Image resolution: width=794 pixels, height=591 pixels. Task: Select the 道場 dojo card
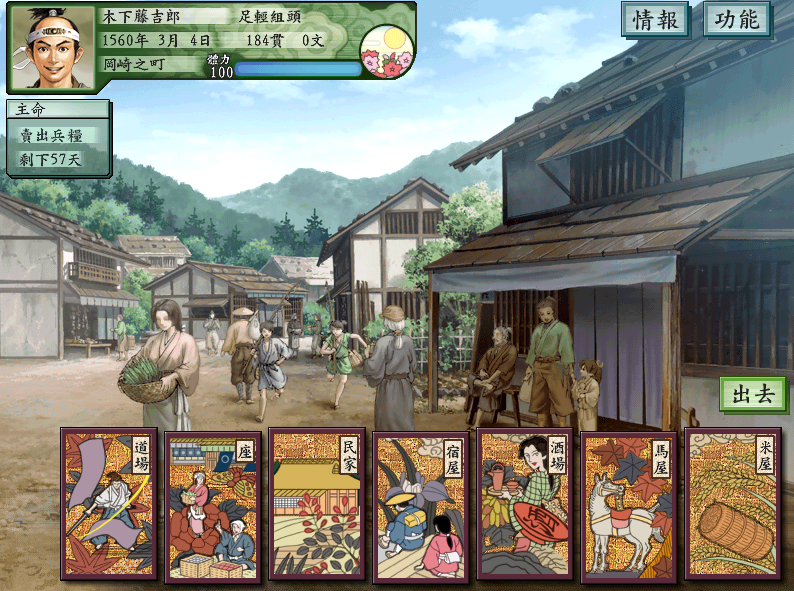click(109, 504)
